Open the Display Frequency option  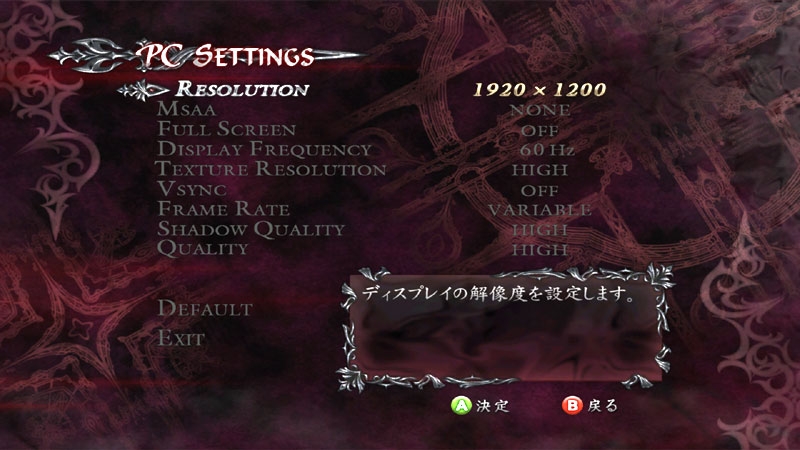[x=264, y=150]
